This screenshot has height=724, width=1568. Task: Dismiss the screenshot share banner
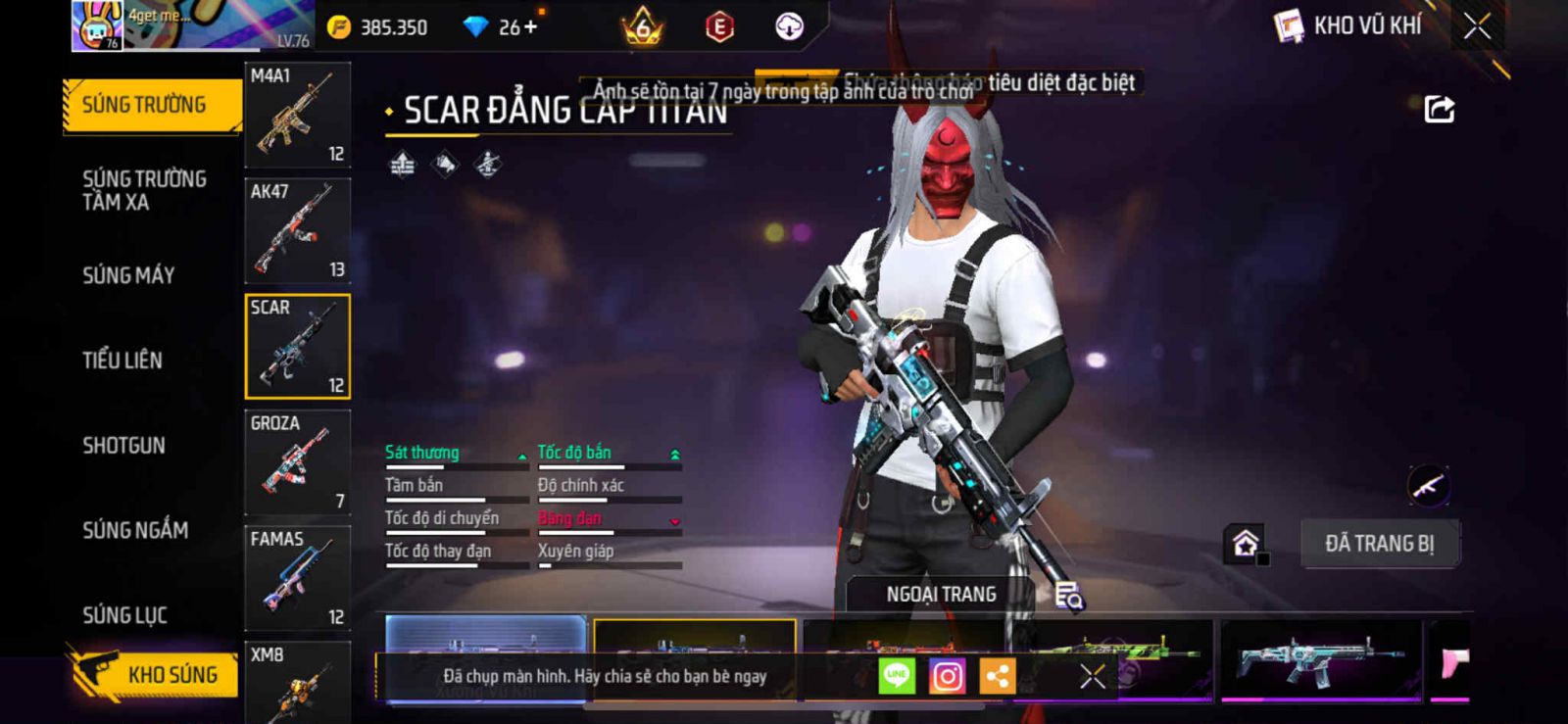click(x=1092, y=676)
